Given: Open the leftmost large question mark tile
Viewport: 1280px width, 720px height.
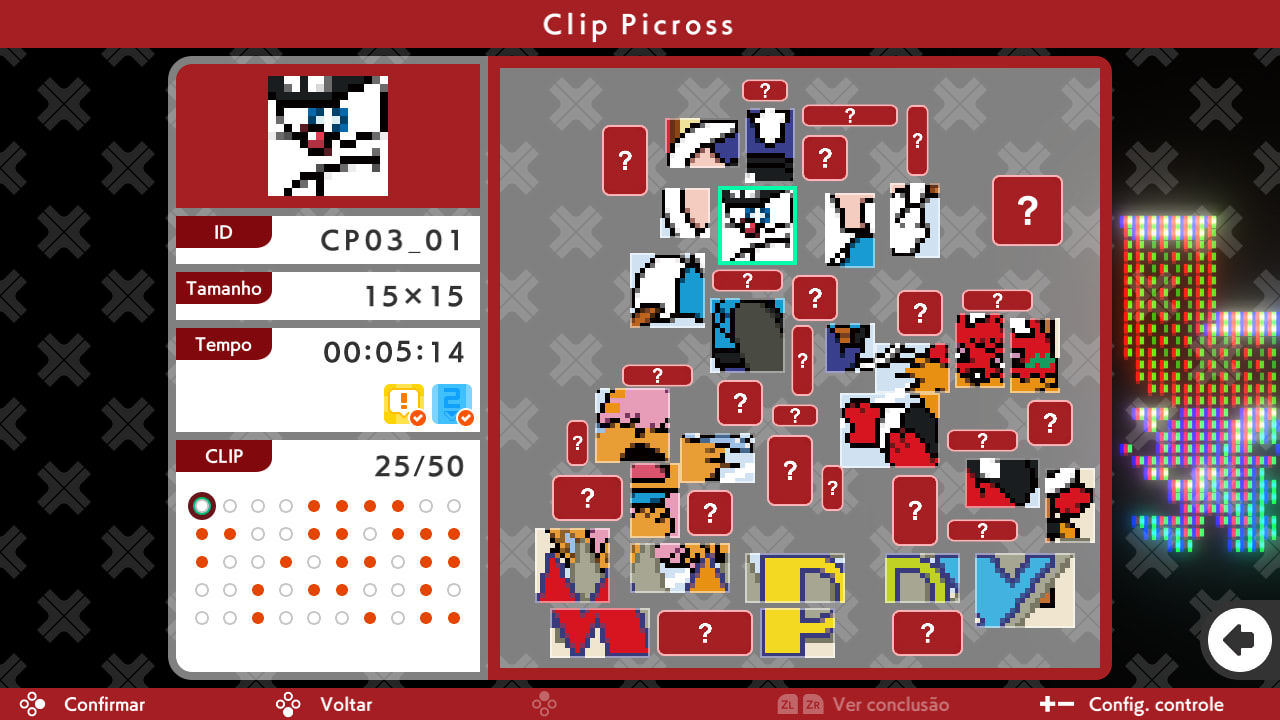Looking at the screenshot, I should point(625,161).
